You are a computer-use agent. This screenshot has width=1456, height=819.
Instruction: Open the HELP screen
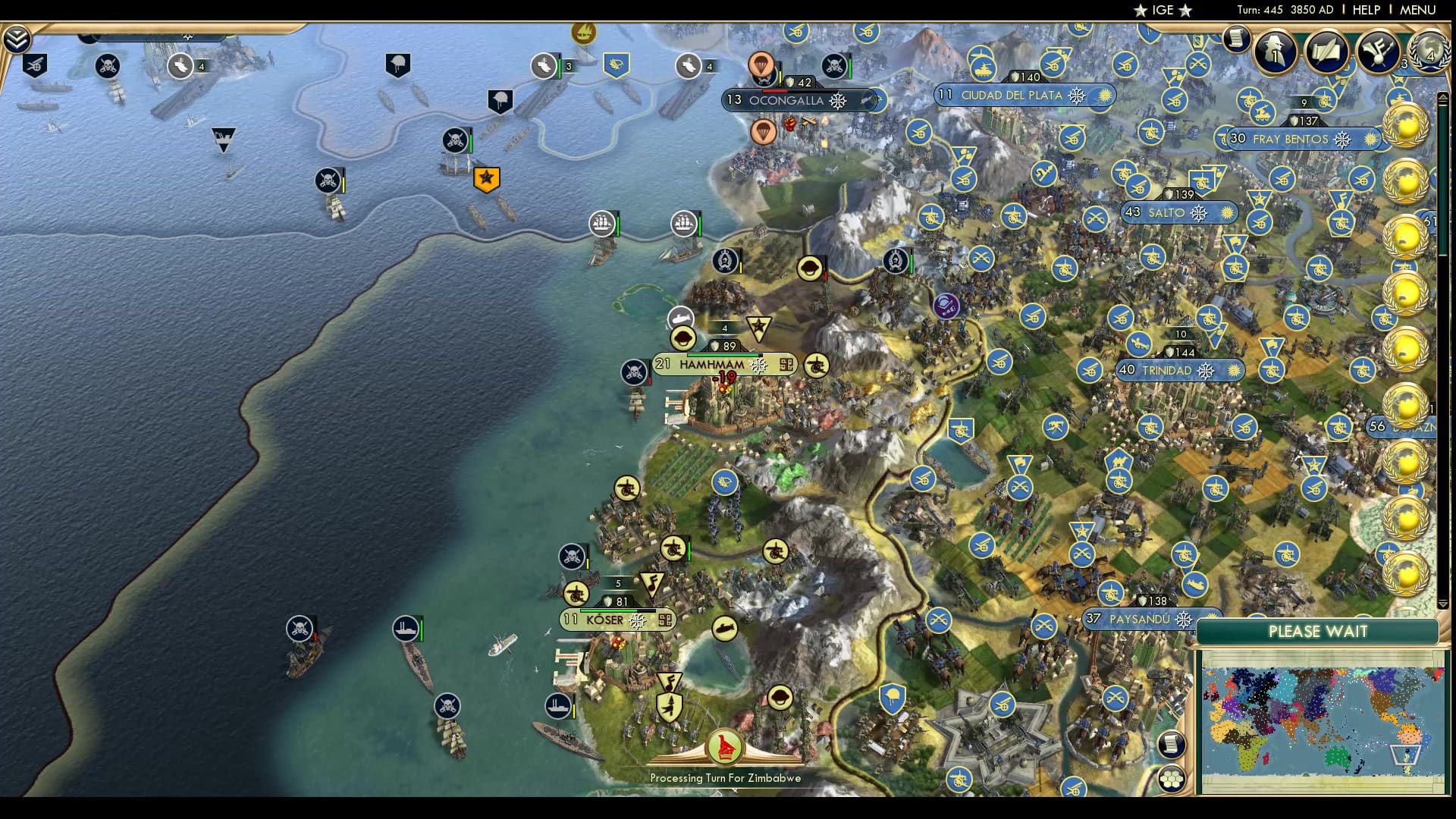coord(1366,10)
